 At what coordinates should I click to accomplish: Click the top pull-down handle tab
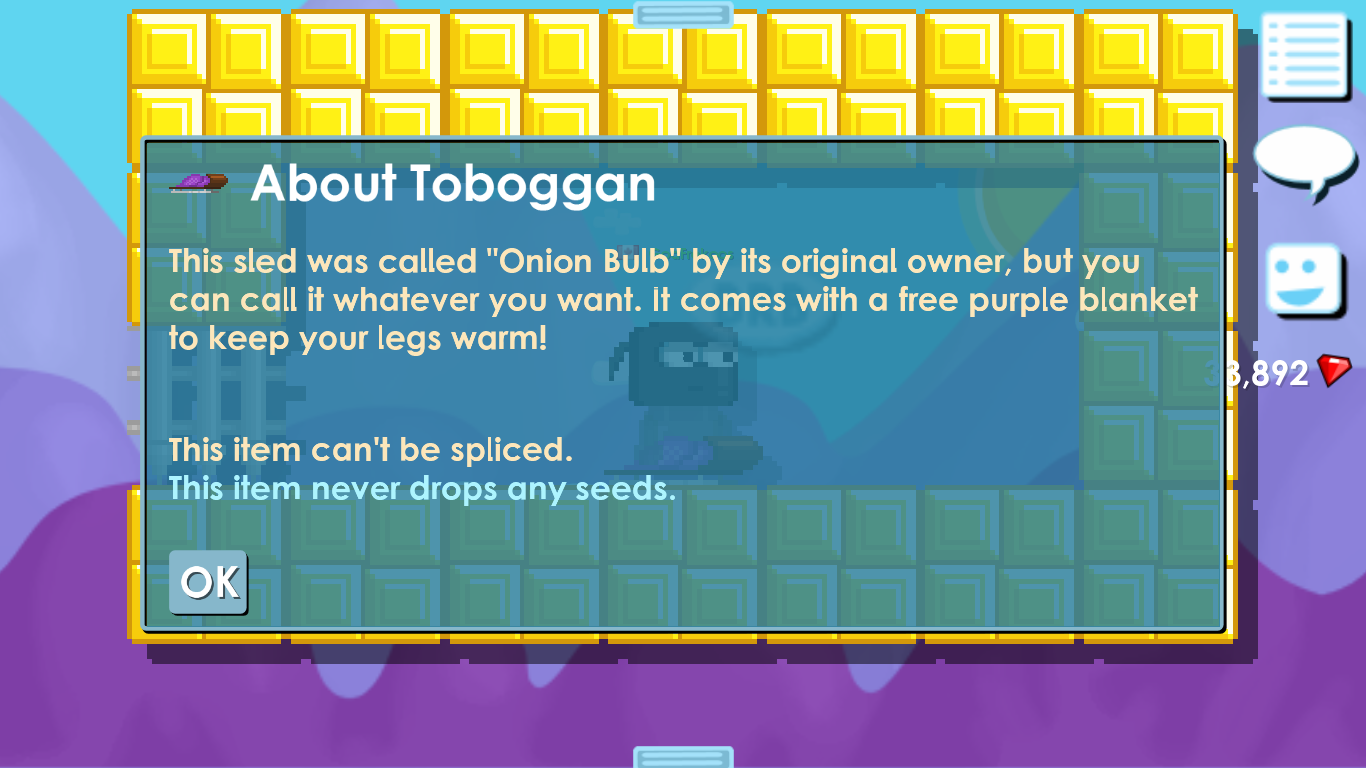coord(683,14)
